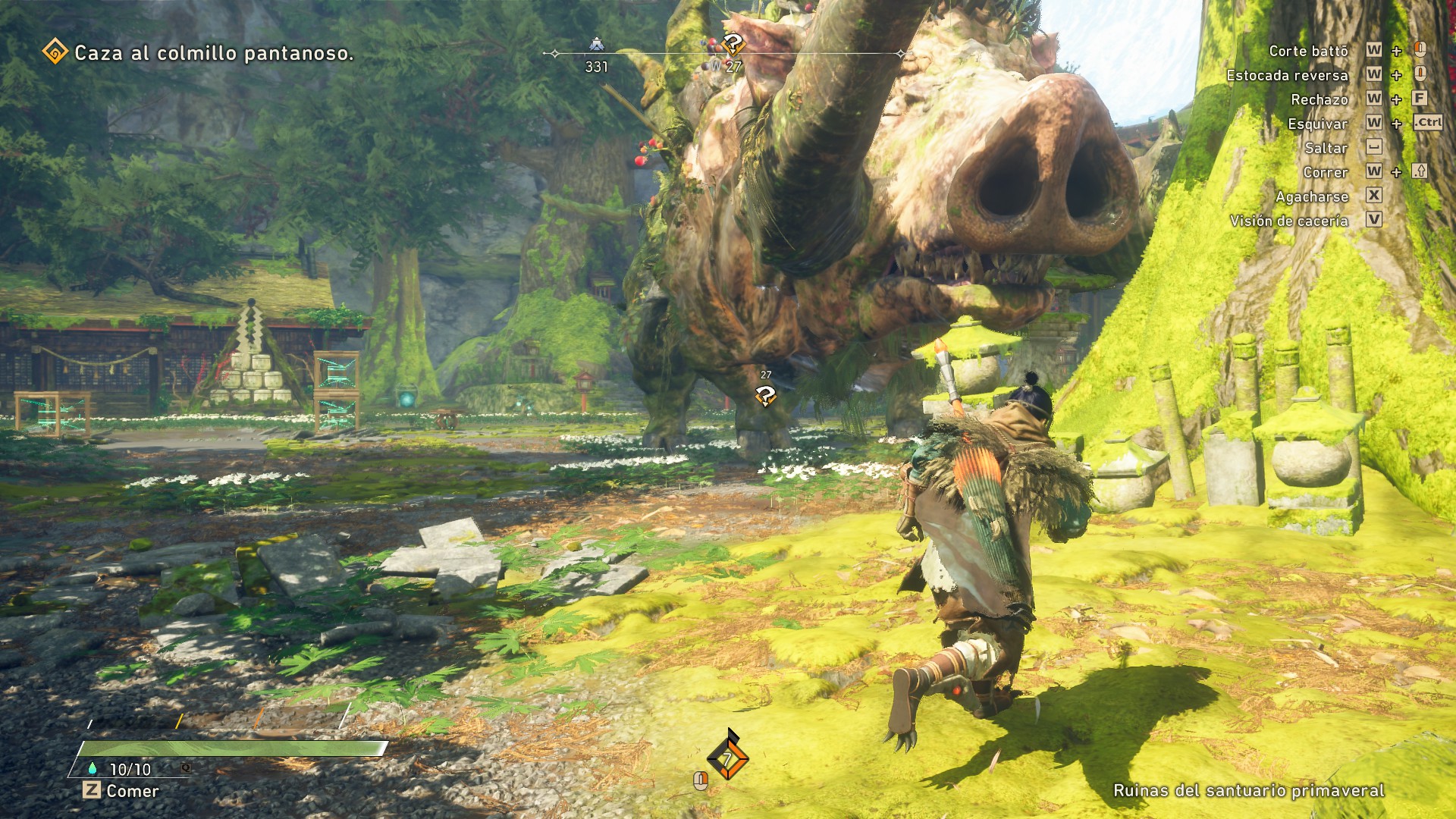Click the question mark marker on the compass
This screenshot has width=1456, height=819.
(733, 43)
